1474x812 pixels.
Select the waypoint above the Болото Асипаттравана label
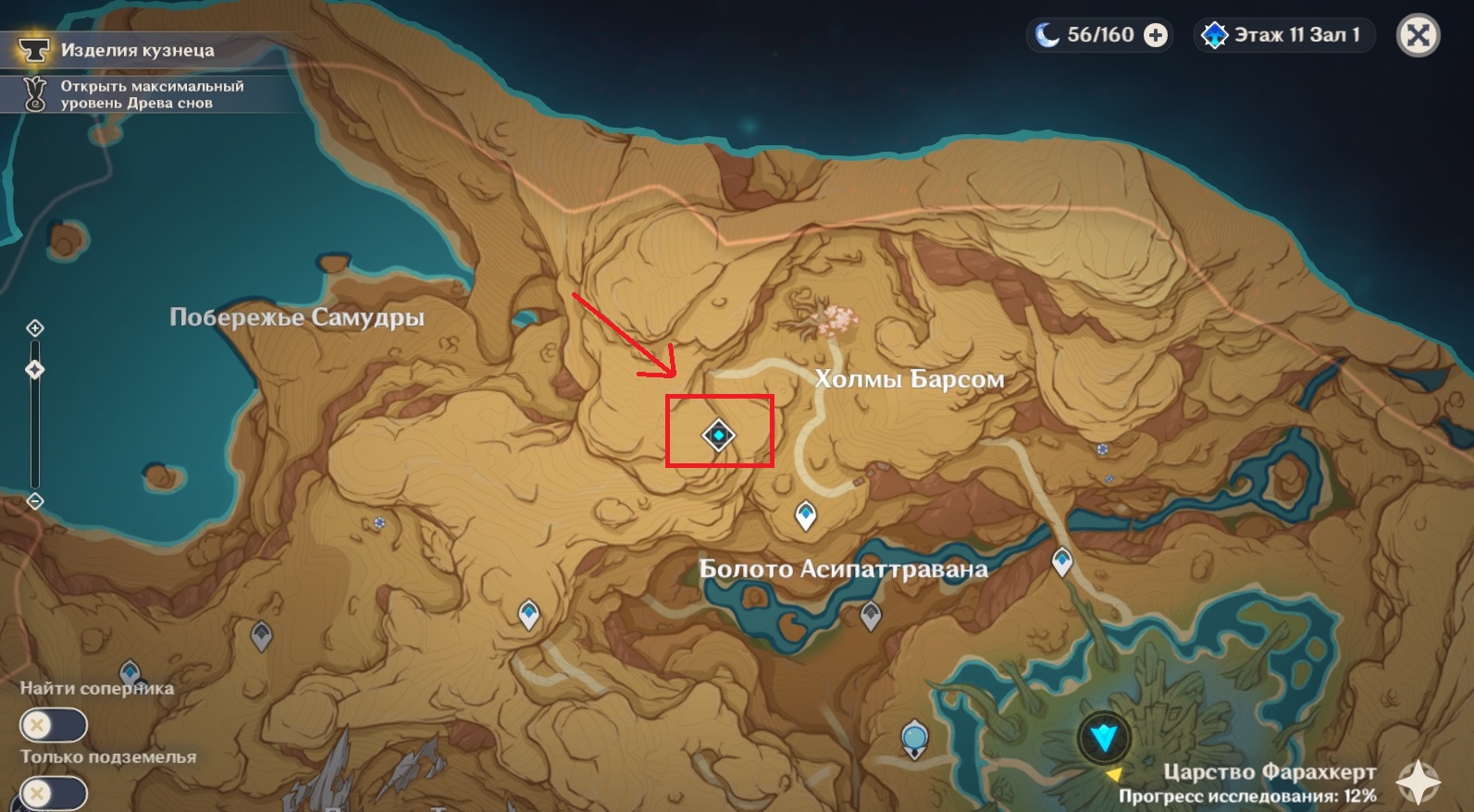[x=806, y=514]
